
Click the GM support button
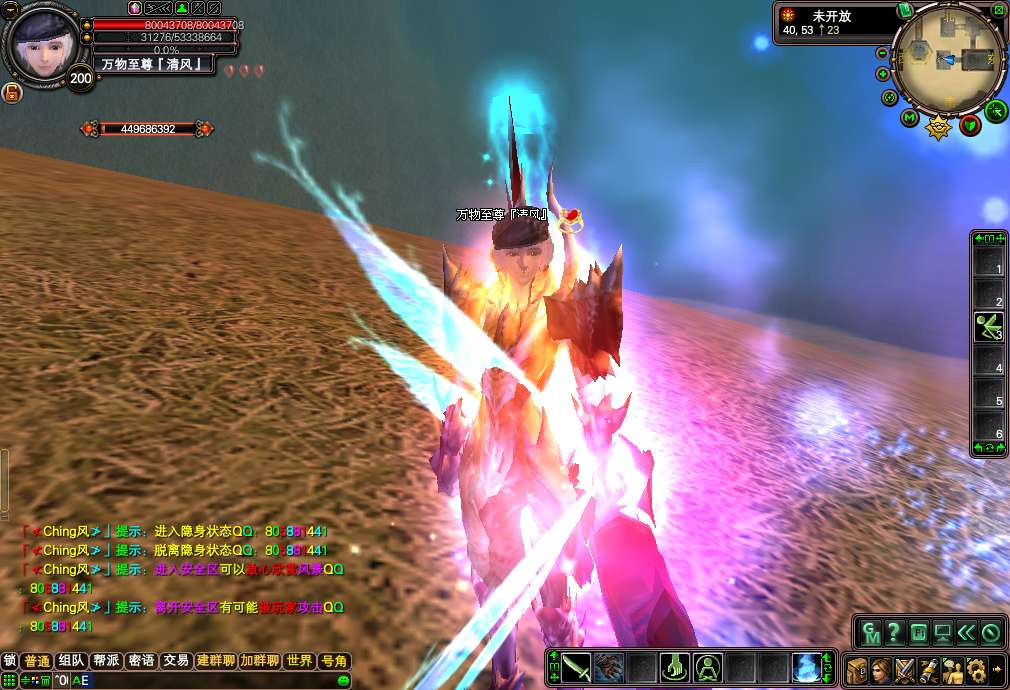(871, 632)
